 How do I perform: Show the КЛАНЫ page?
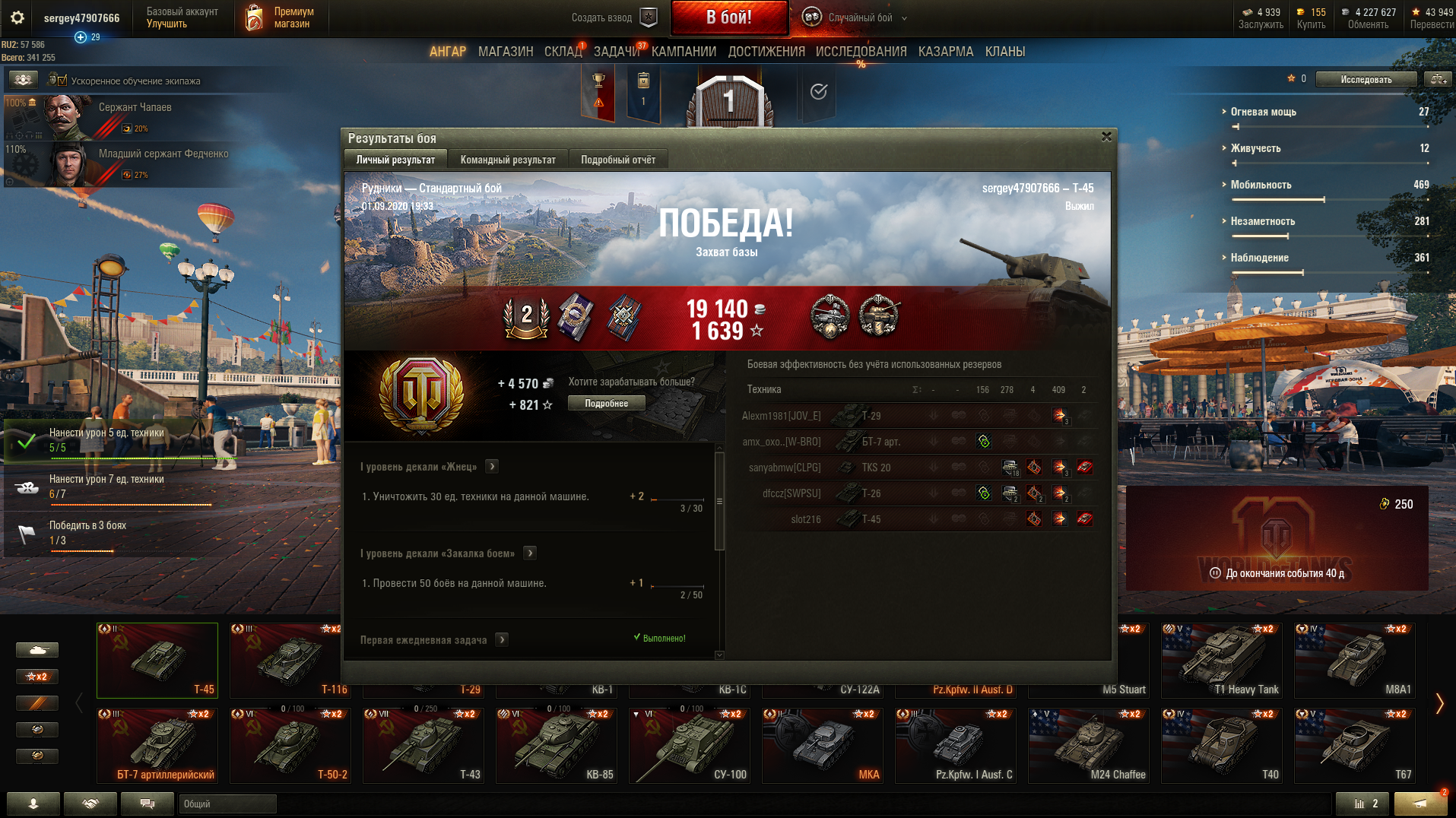pyautogui.click(x=1005, y=52)
